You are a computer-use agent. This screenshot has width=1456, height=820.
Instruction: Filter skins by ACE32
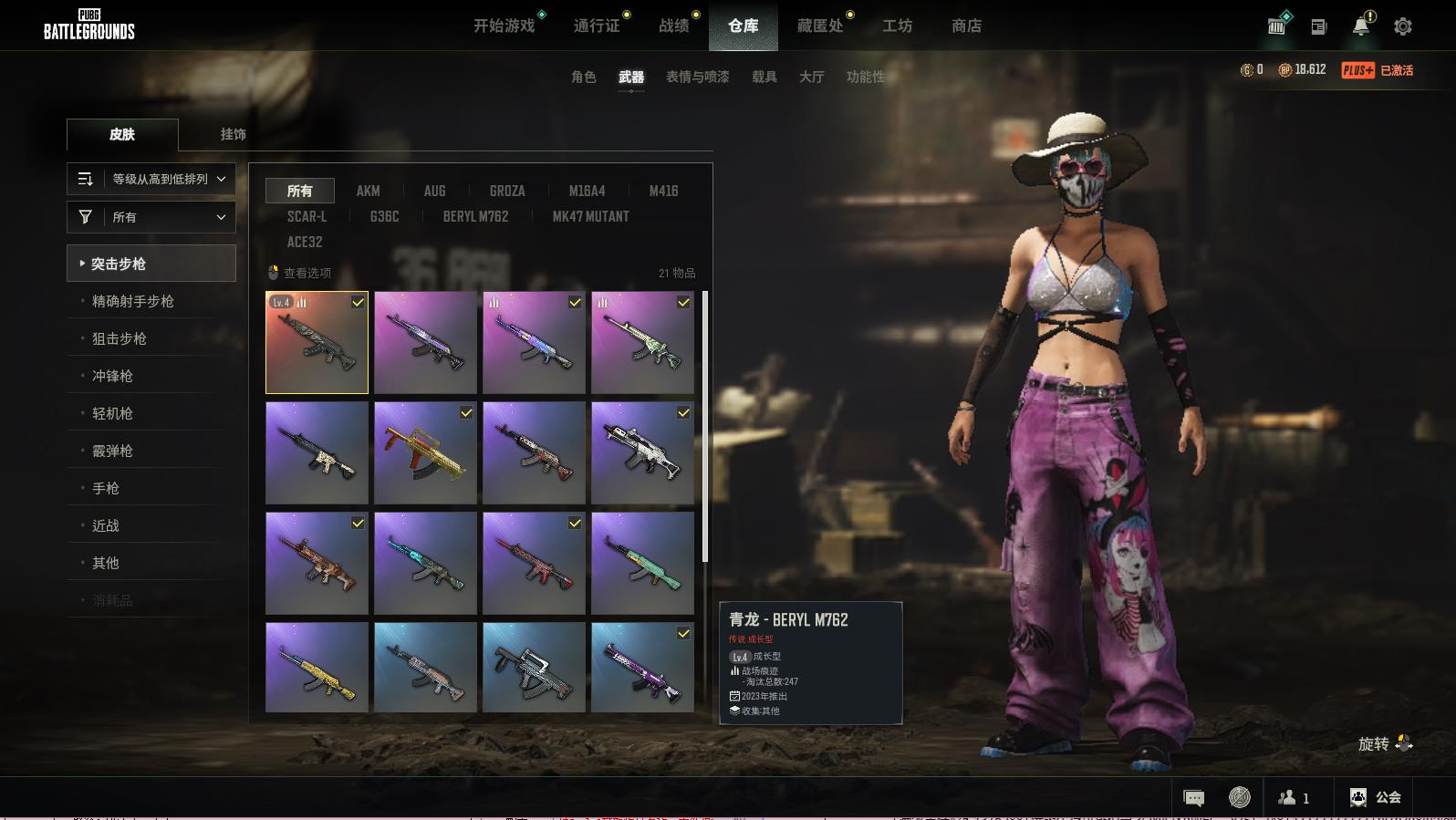305,242
